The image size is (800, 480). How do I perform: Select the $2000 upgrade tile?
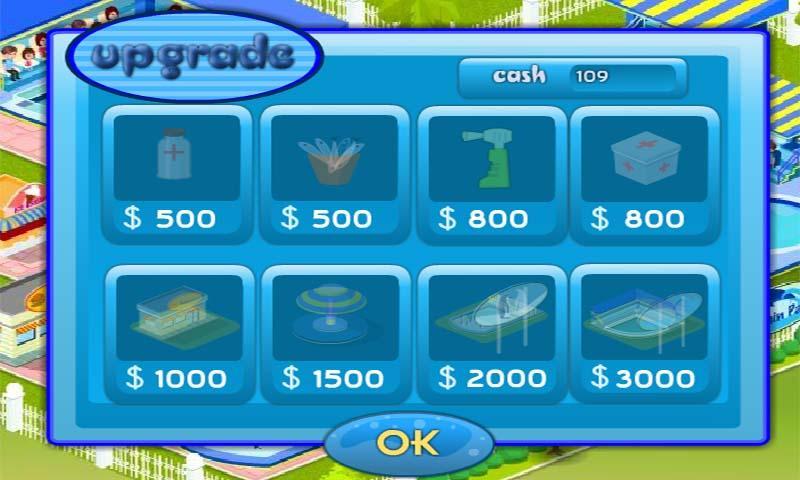[x=491, y=334]
